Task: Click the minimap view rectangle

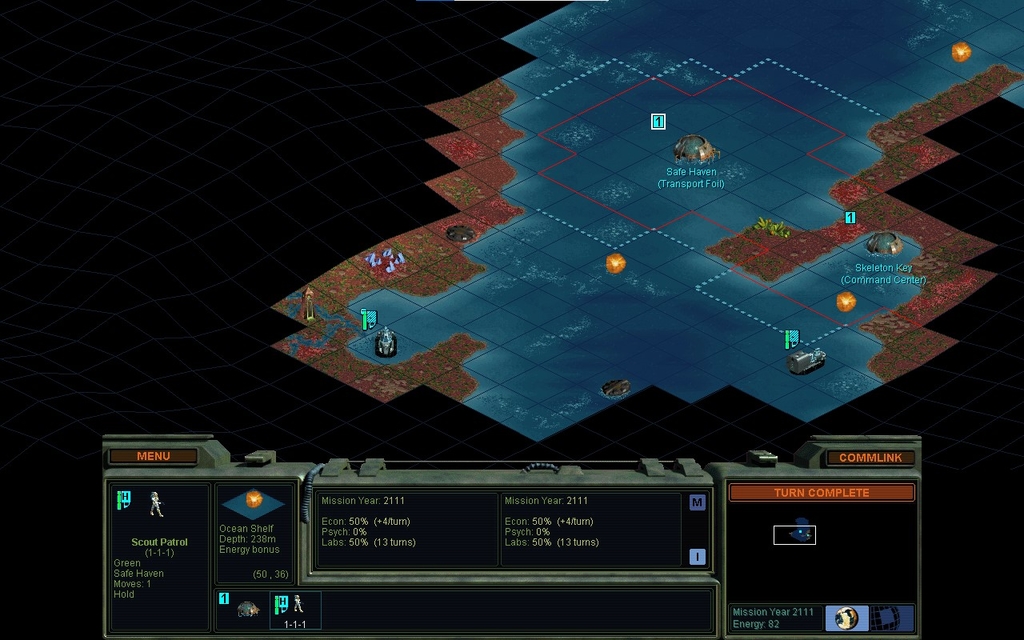Action: pyautogui.click(x=794, y=535)
